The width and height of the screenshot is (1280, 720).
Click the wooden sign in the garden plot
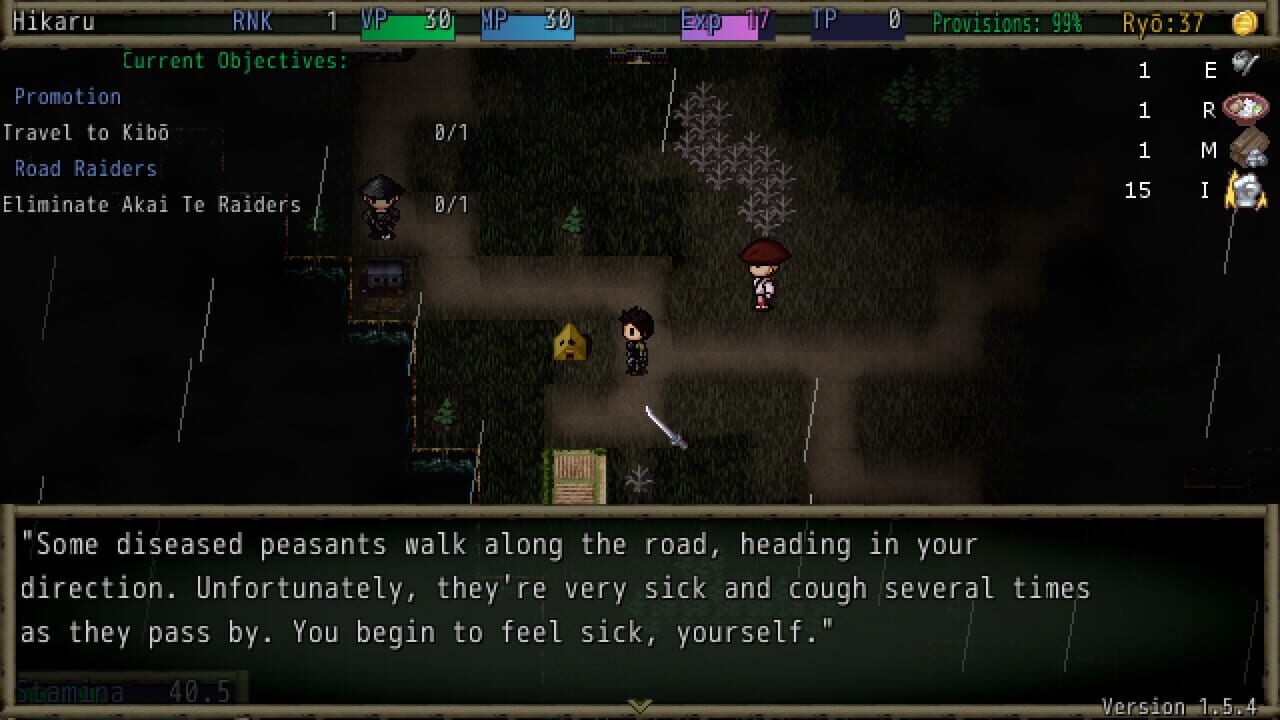578,478
